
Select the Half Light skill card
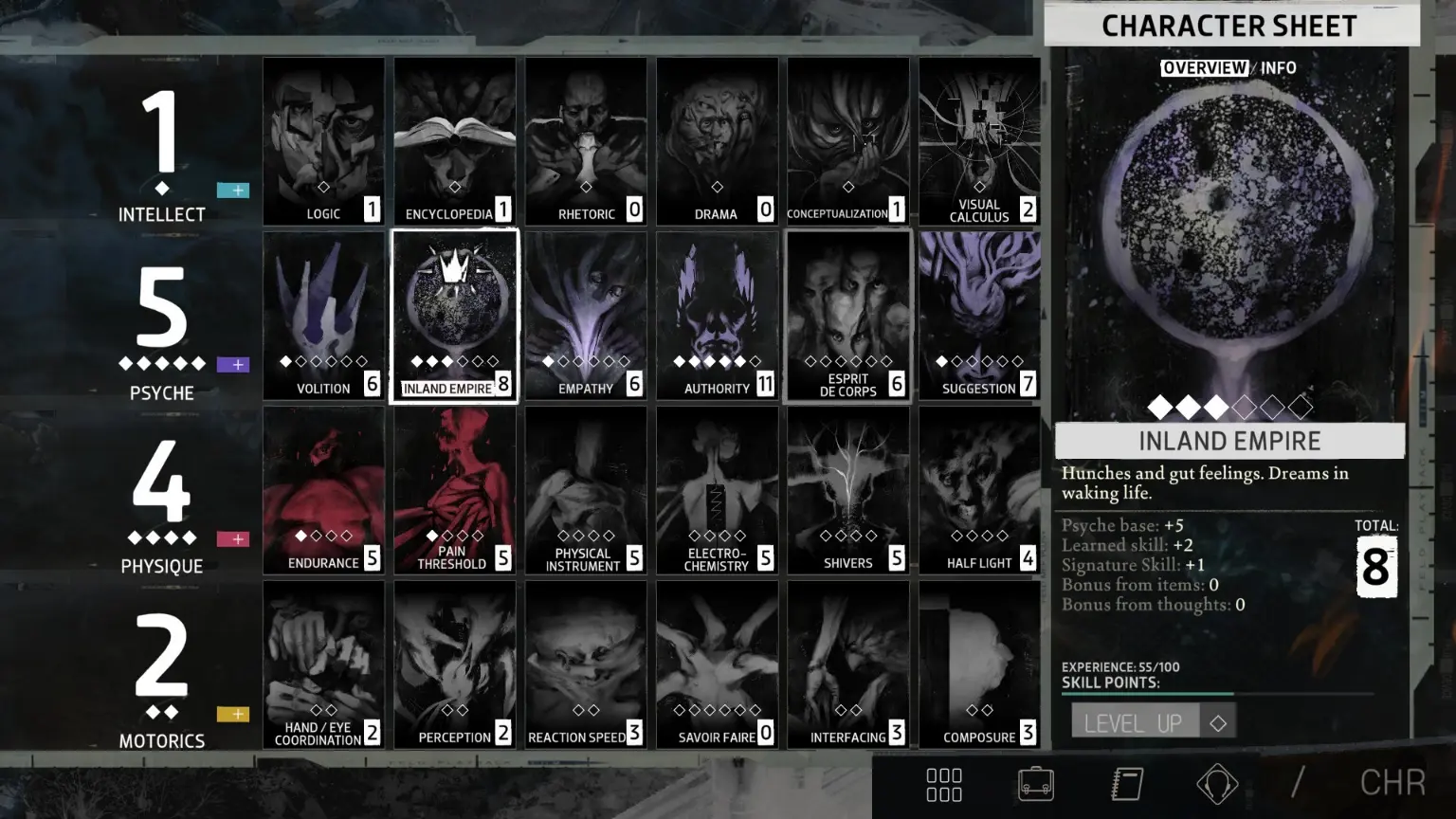pos(979,490)
